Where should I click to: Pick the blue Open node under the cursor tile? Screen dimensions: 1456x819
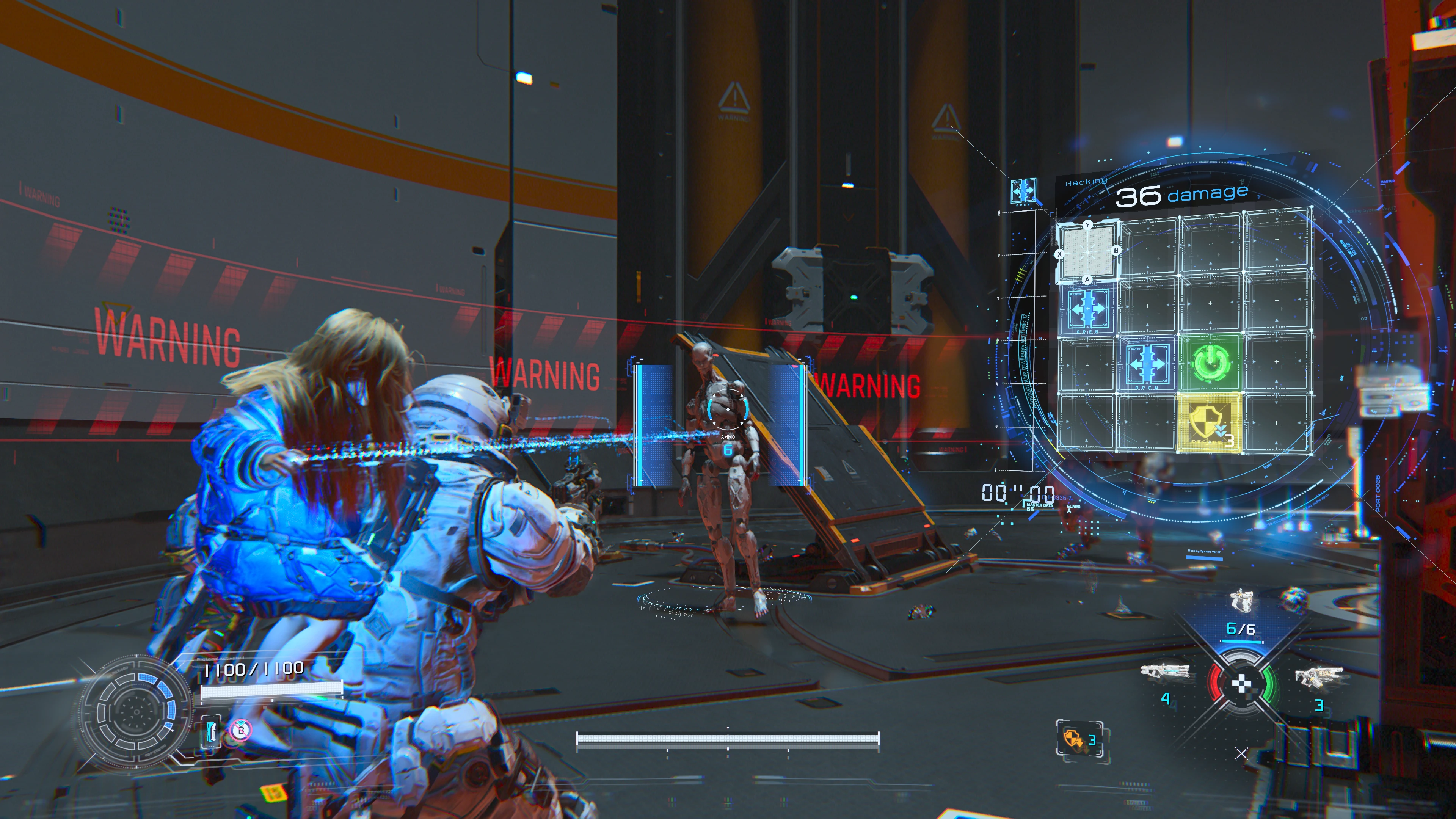click(x=1087, y=310)
